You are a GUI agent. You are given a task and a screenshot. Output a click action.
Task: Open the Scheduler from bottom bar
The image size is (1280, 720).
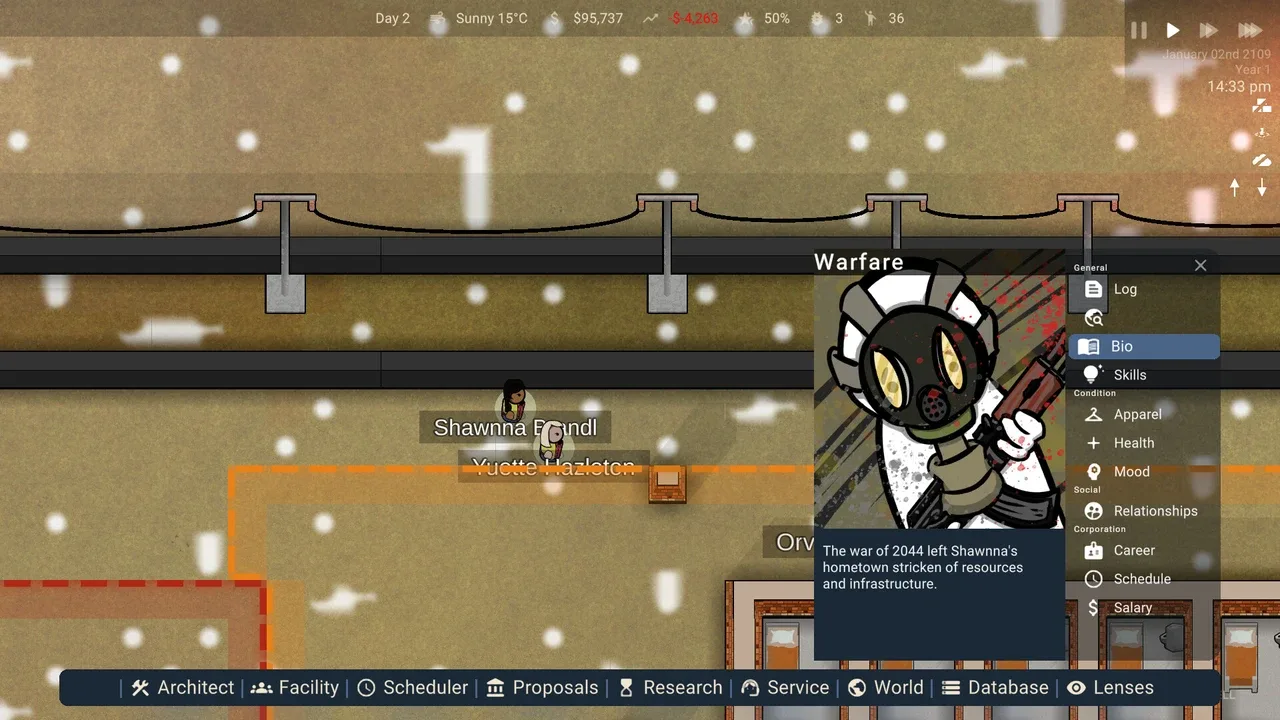(413, 687)
